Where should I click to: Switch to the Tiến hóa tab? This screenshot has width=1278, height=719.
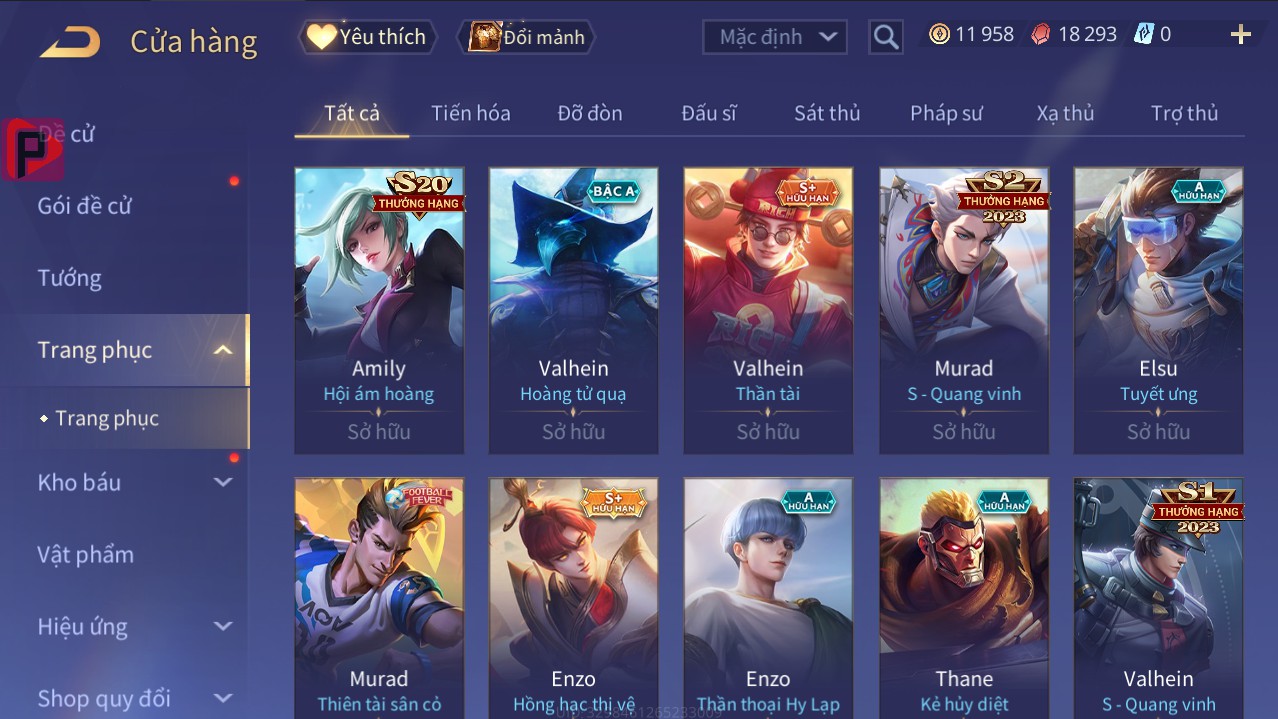pos(471,113)
